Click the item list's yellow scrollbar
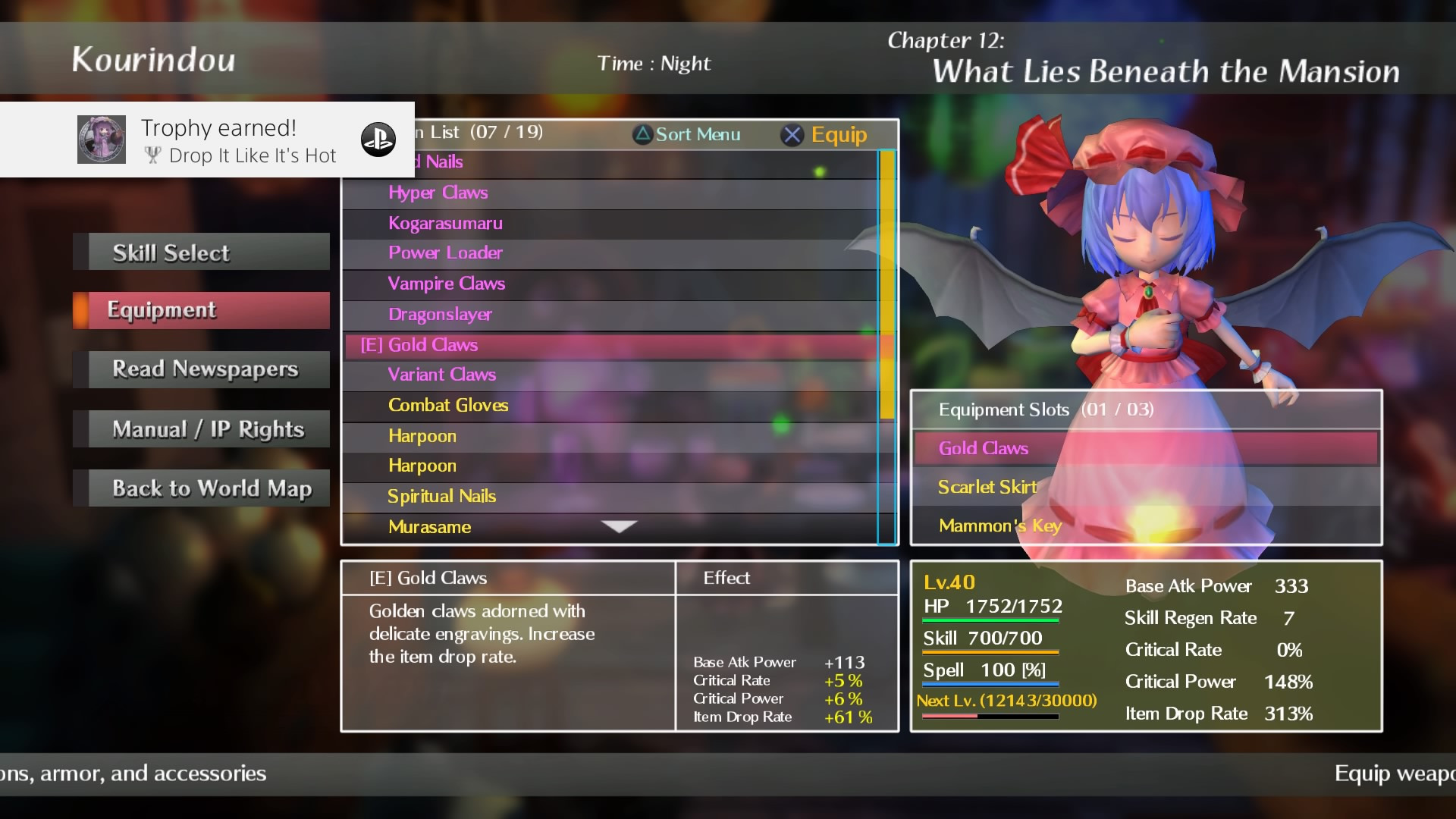This screenshot has width=1456, height=819. (886, 284)
